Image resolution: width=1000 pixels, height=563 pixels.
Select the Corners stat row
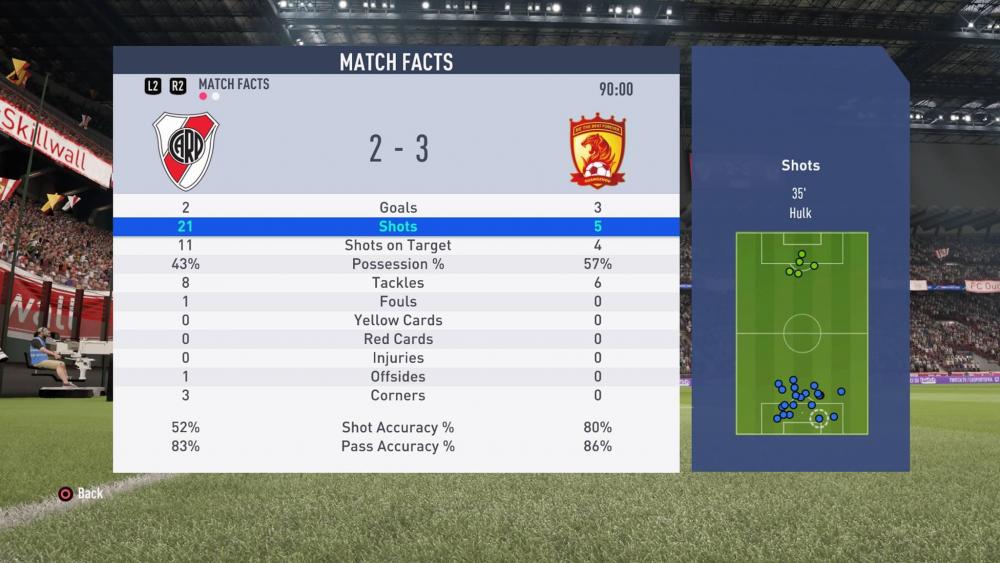[398, 396]
